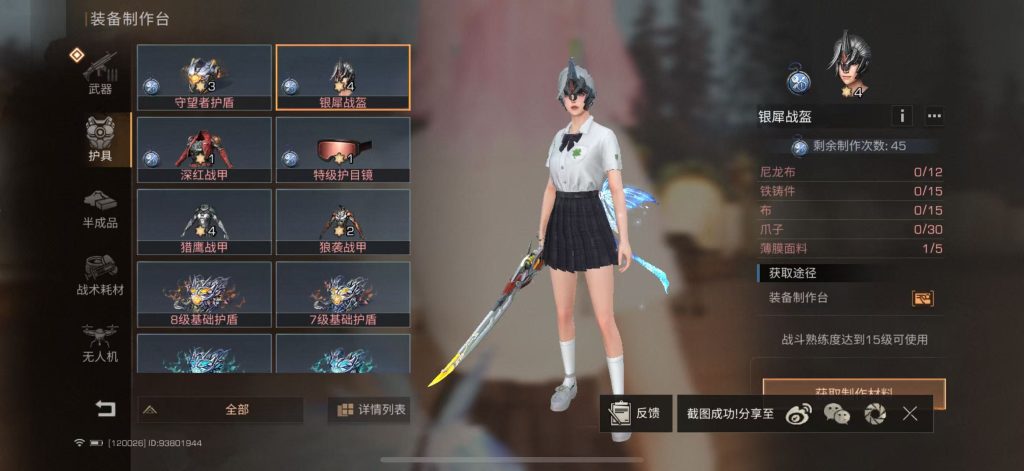Choose the 银犀战盔 helmet item
1024x471 pixels.
point(343,77)
